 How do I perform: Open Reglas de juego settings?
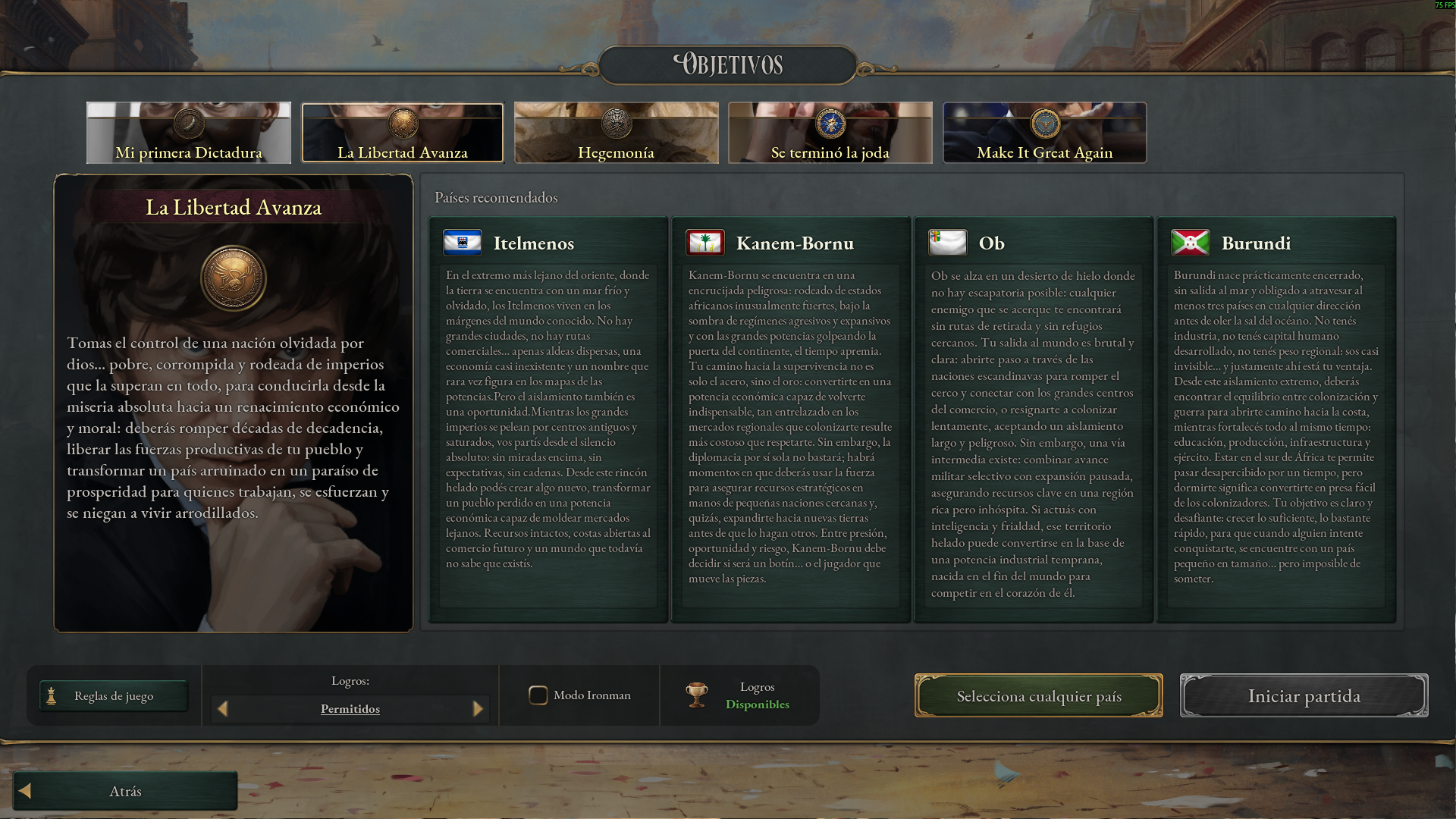pyautogui.click(x=114, y=696)
